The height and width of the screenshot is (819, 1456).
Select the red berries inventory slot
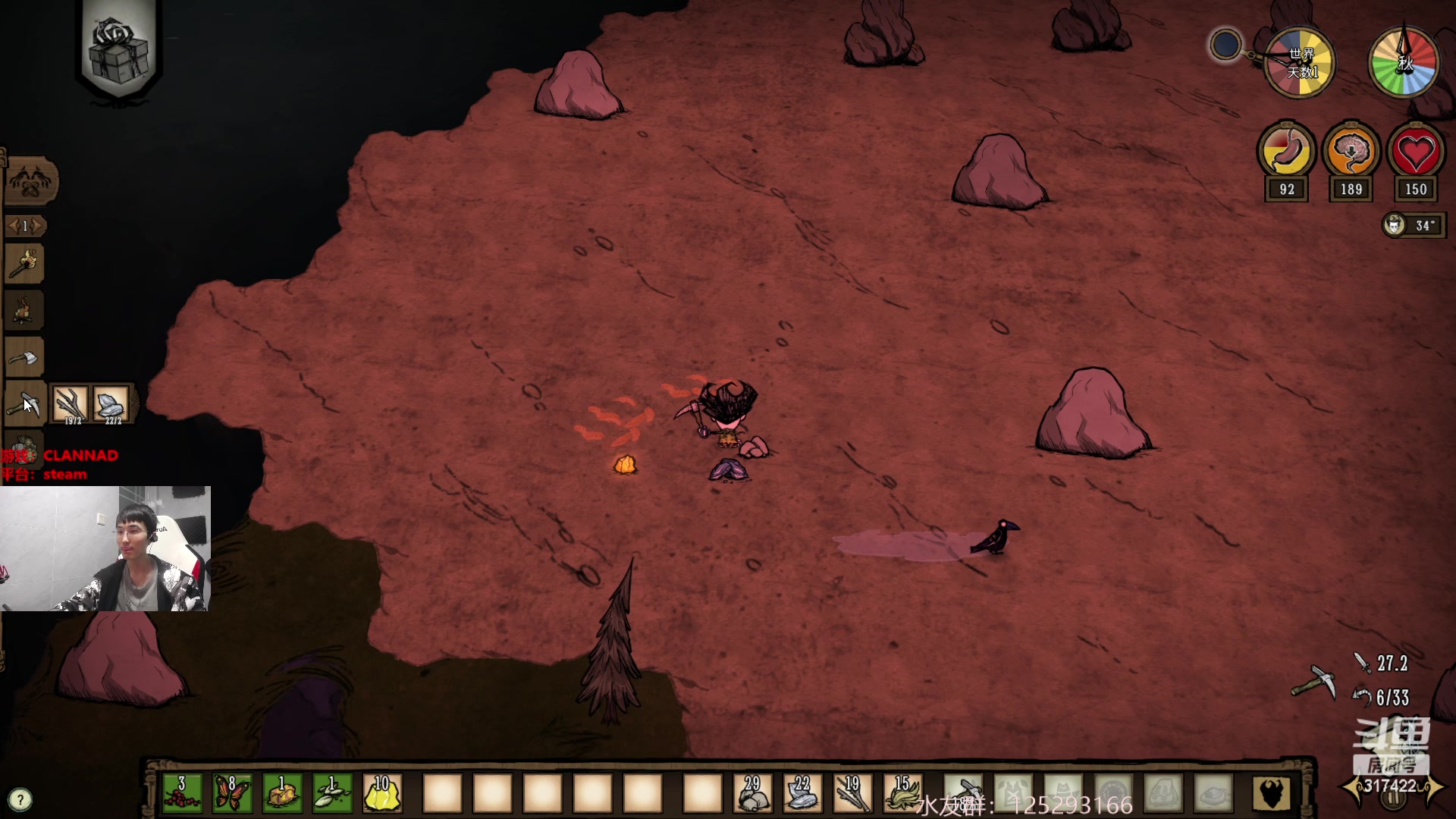(x=182, y=793)
